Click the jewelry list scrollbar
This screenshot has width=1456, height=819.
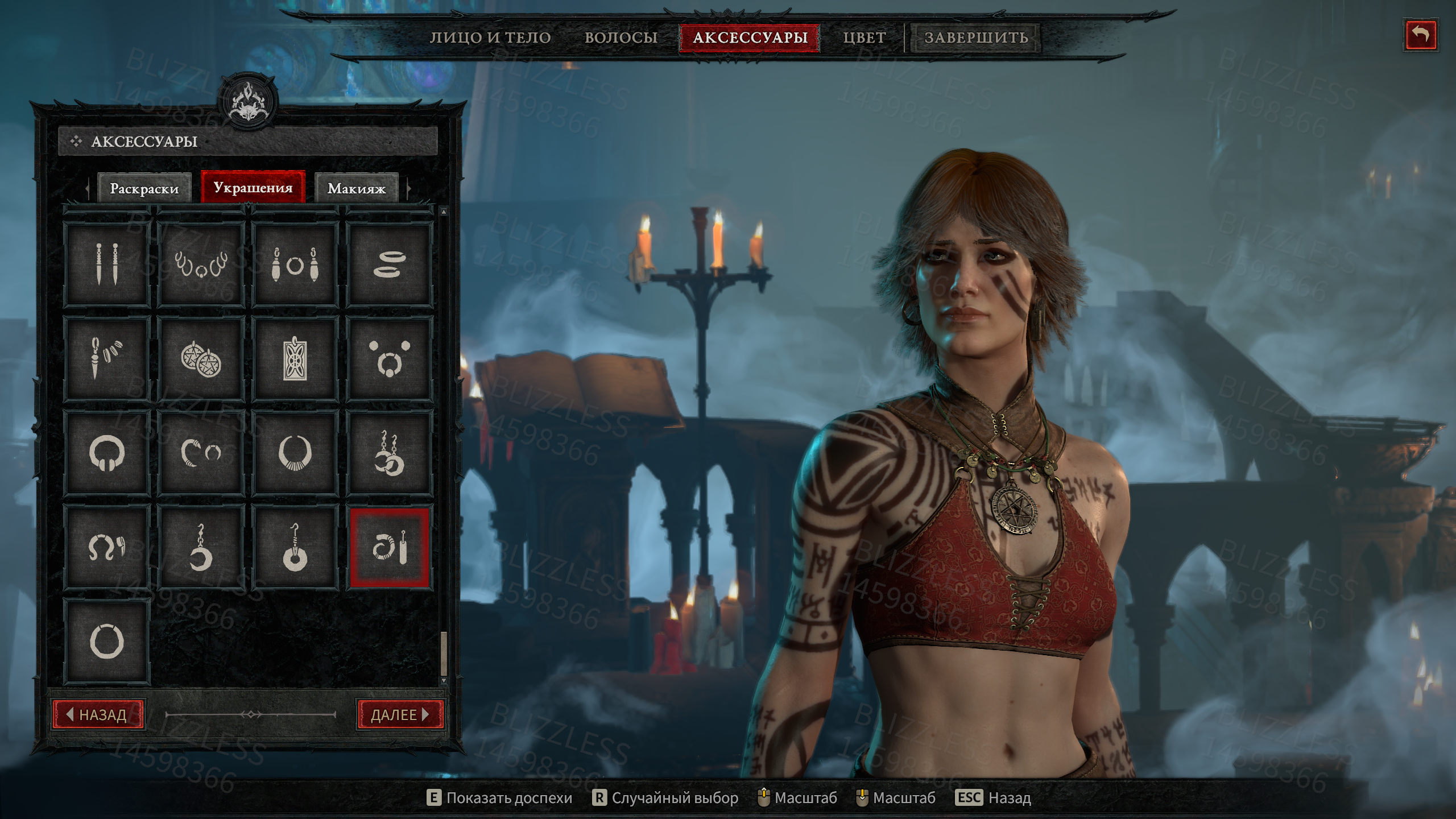(444, 654)
